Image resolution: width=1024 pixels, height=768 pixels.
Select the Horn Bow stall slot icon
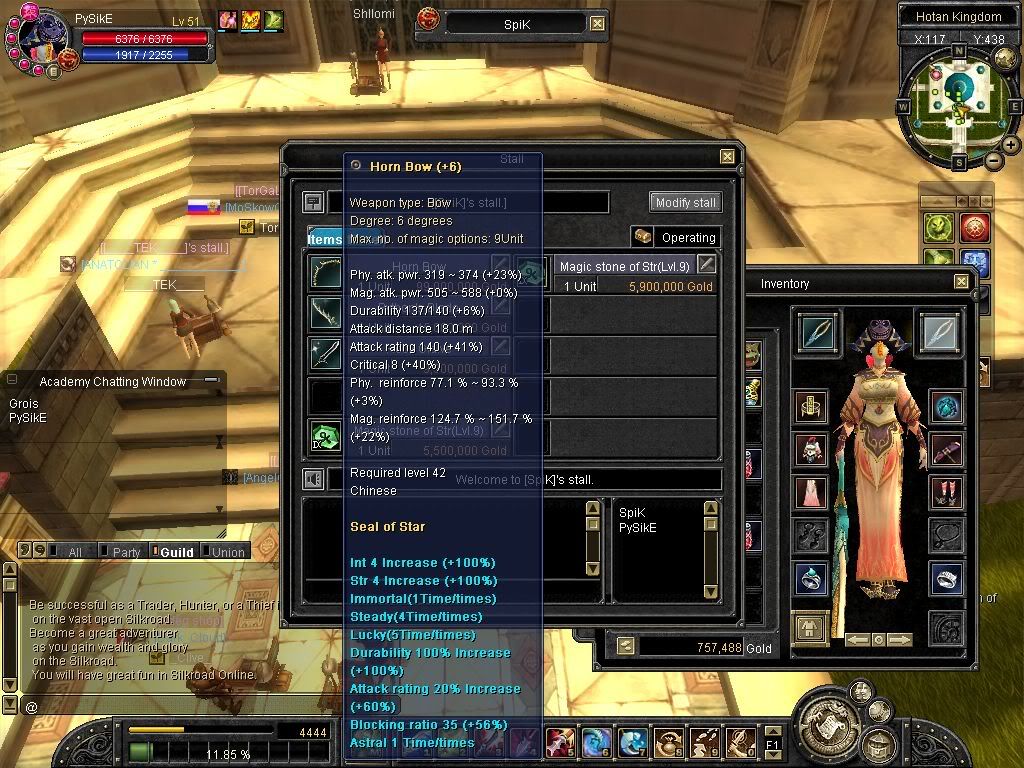(x=325, y=272)
